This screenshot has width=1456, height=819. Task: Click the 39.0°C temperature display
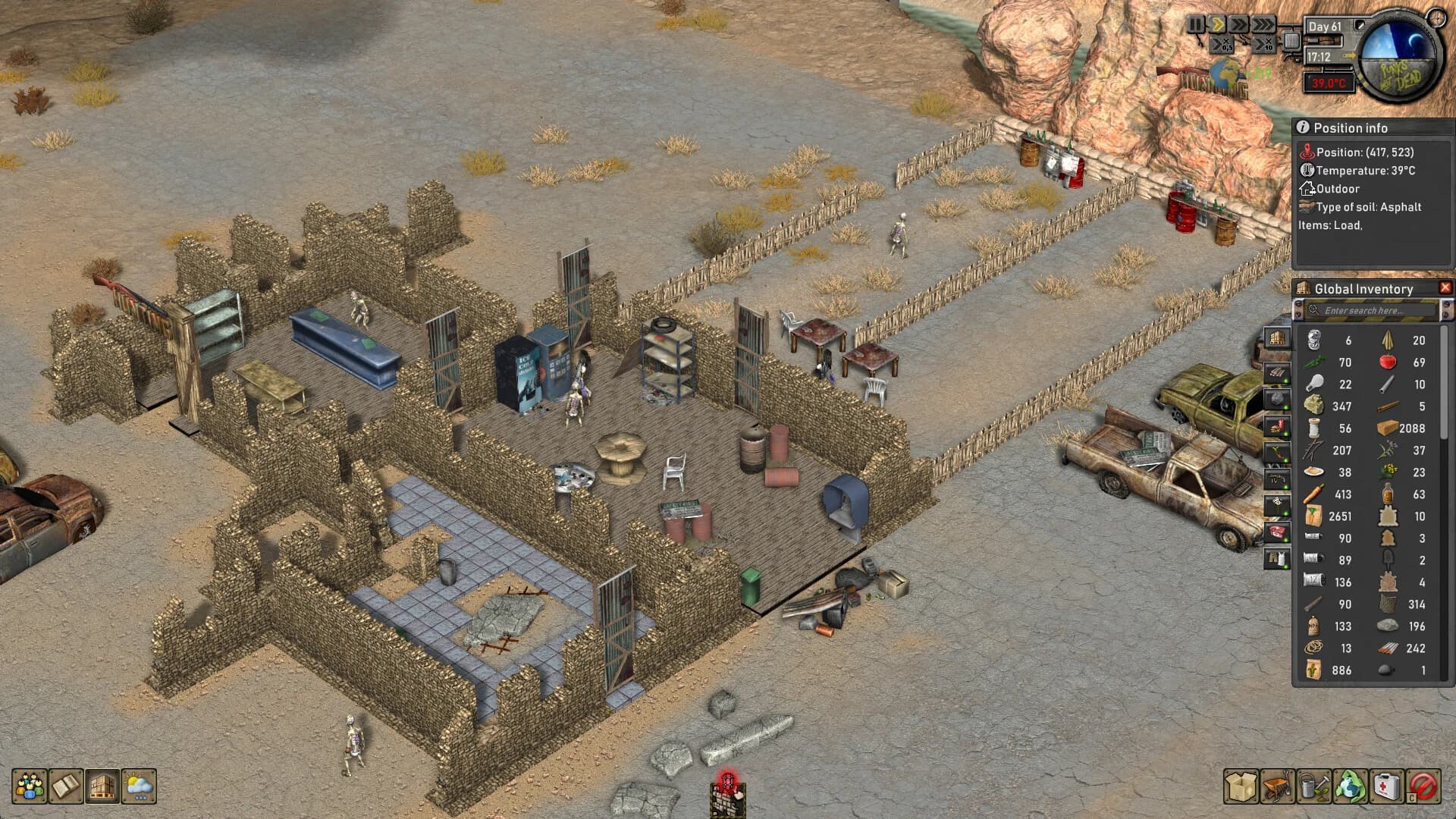pyautogui.click(x=1329, y=83)
